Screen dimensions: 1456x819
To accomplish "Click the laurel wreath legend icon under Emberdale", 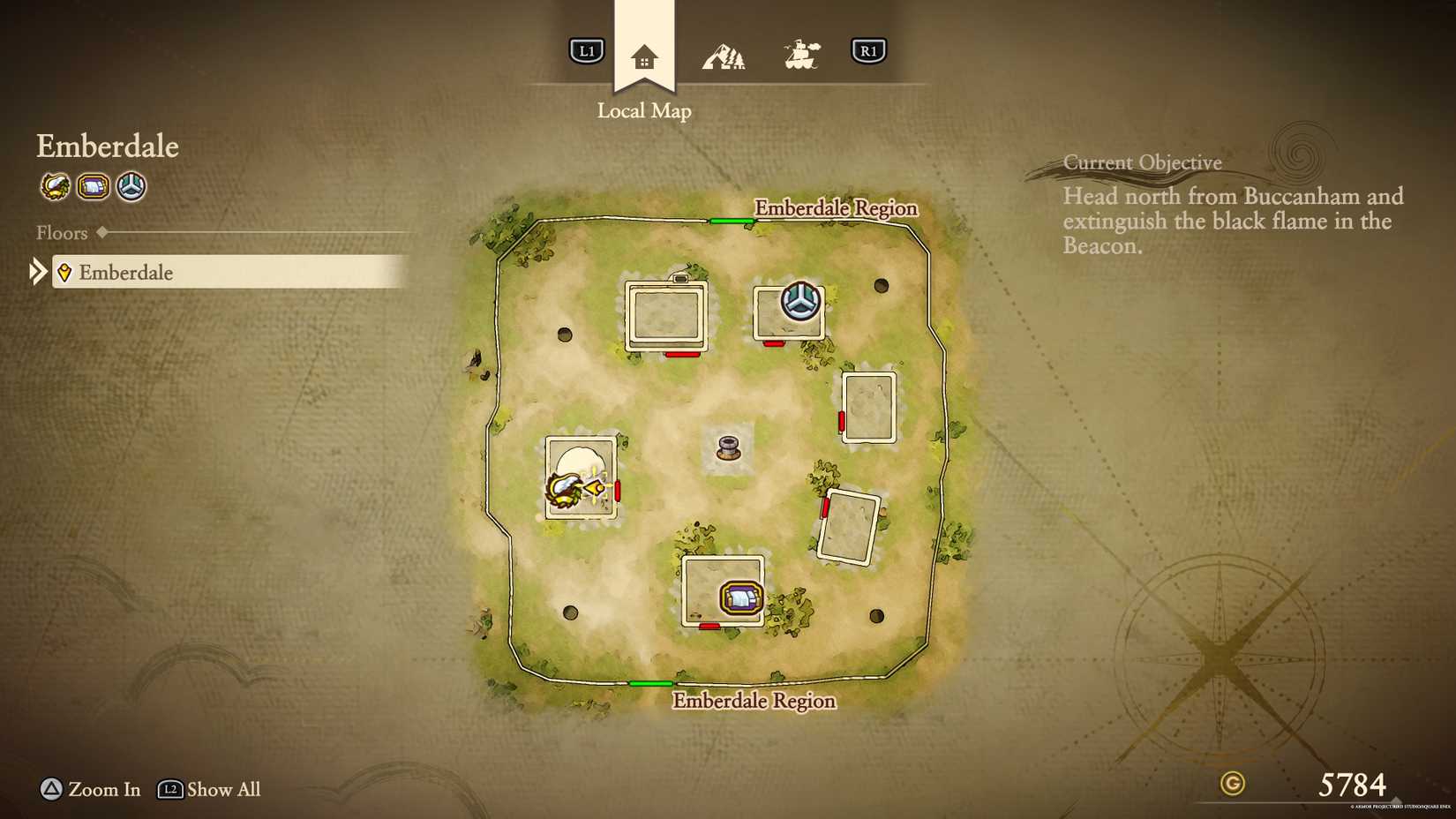I will [55, 186].
